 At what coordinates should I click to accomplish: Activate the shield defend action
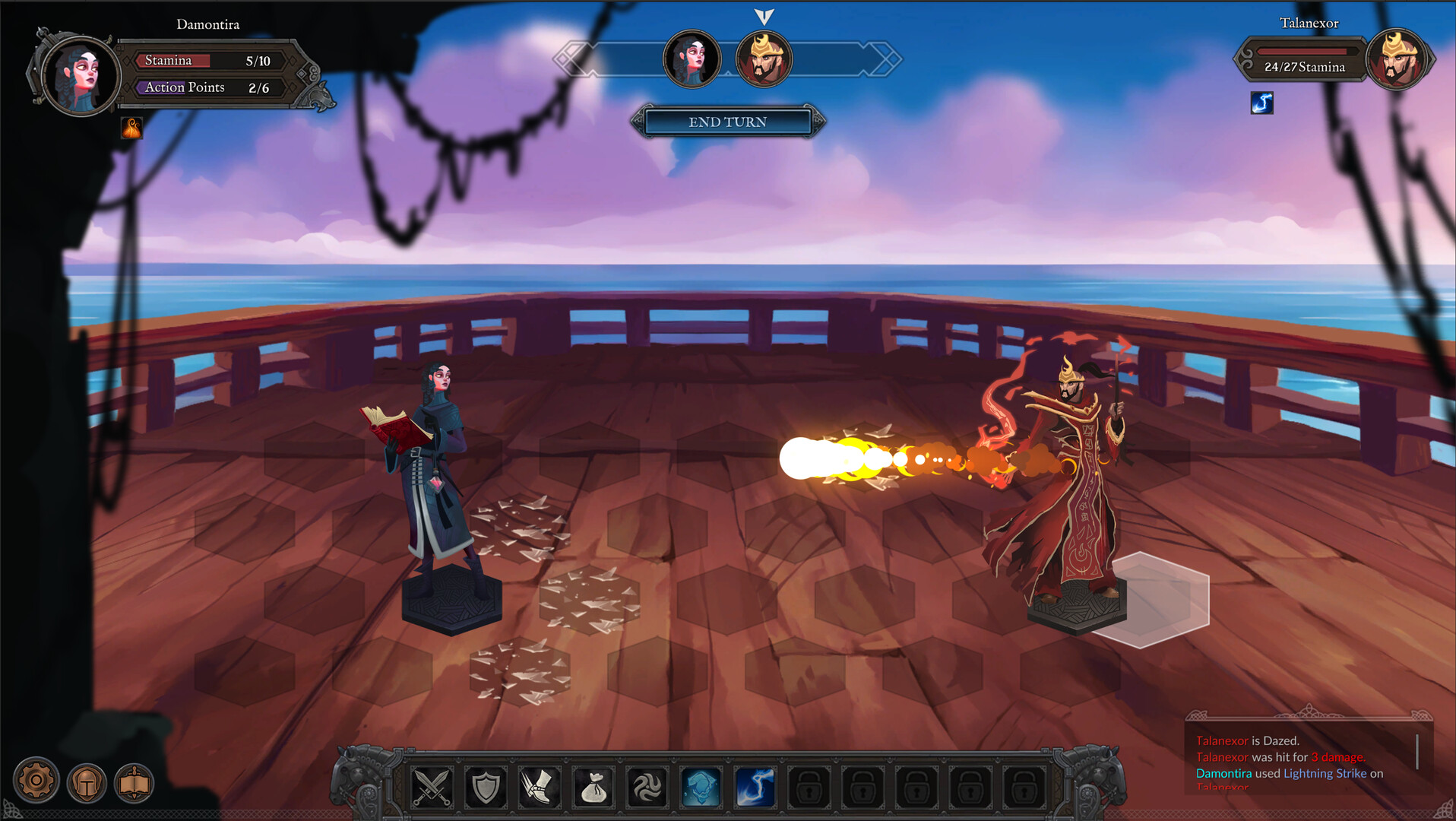pyautogui.click(x=486, y=788)
